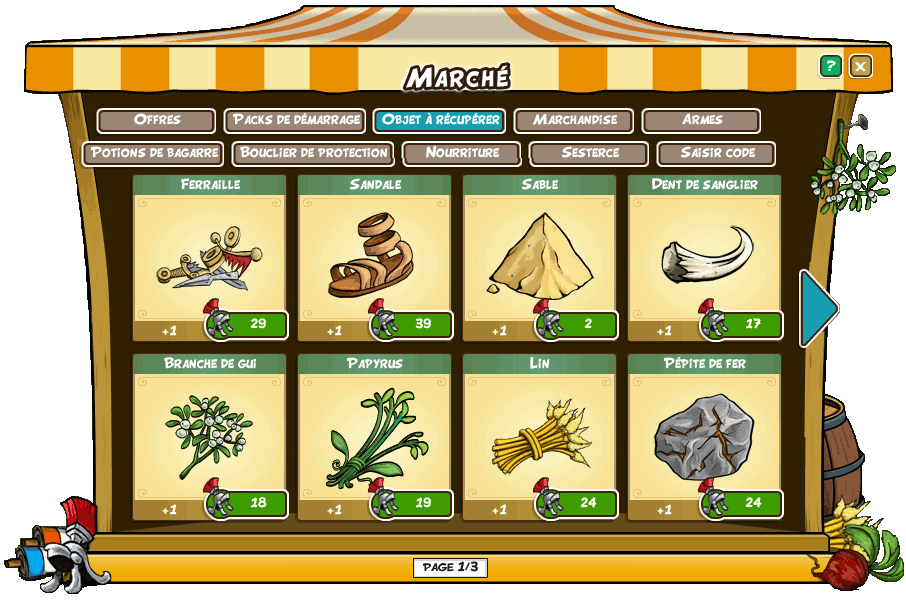Buy Sandale for 39
Image resolution: width=906 pixels, height=600 pixels.
[413, 324]
